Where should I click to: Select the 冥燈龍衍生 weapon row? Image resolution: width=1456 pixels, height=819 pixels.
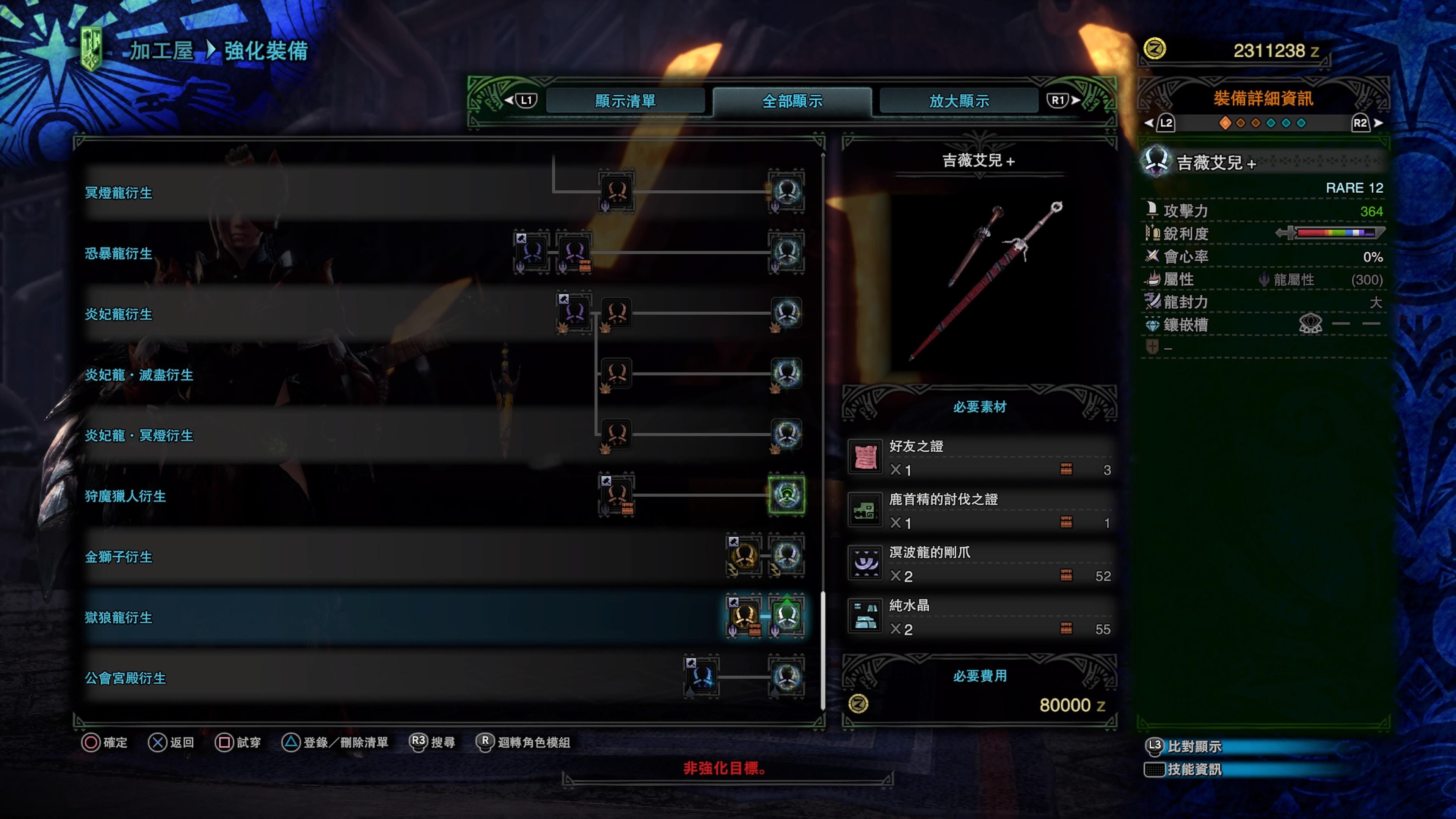119,193
